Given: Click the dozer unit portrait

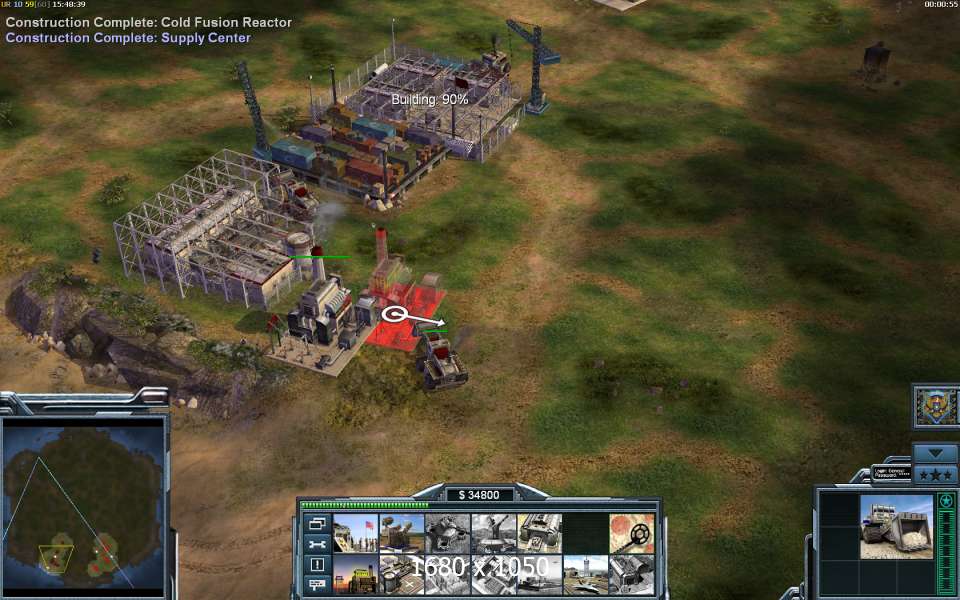Looking at the screenshot, I should [x=896, y=527].
